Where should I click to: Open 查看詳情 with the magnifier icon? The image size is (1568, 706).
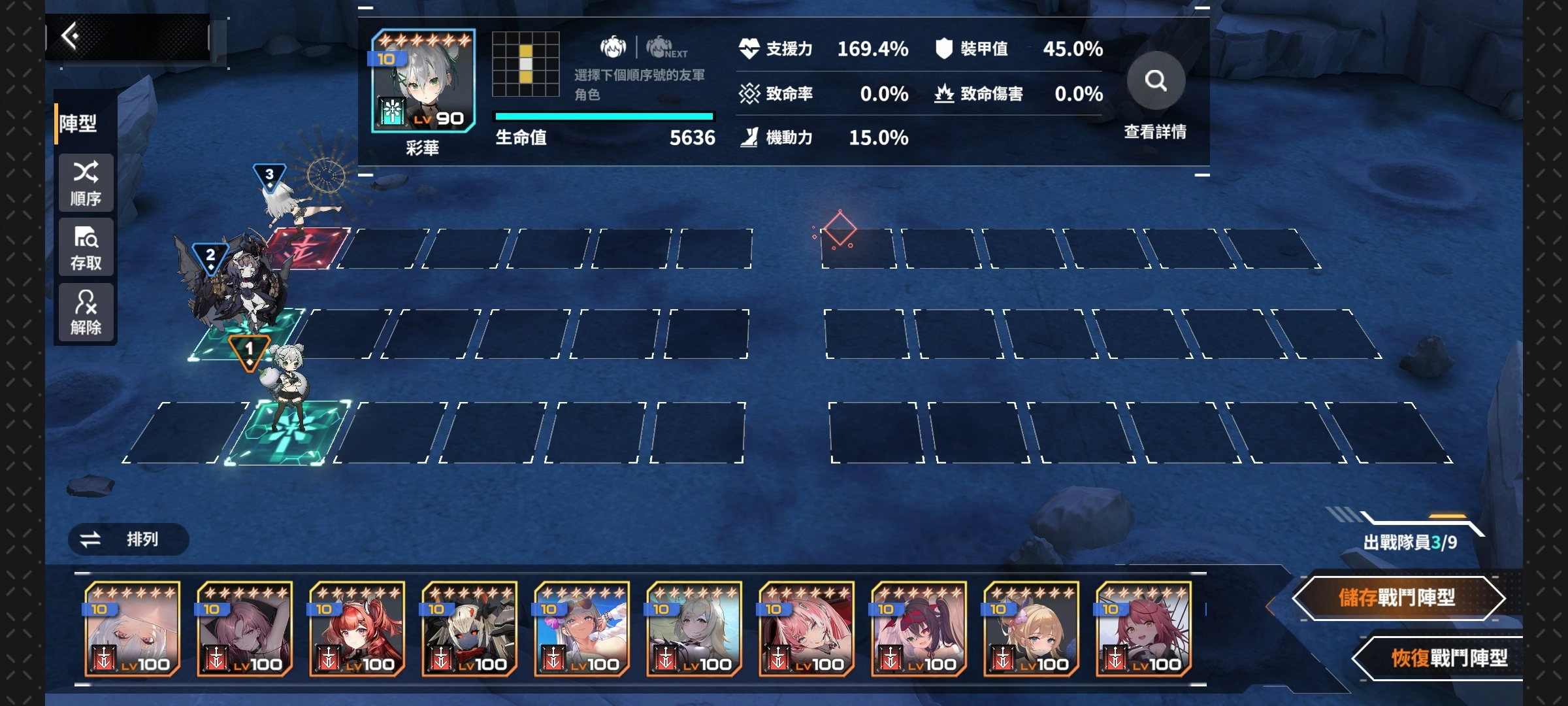pyautogui.click(x=1156, y=80)
